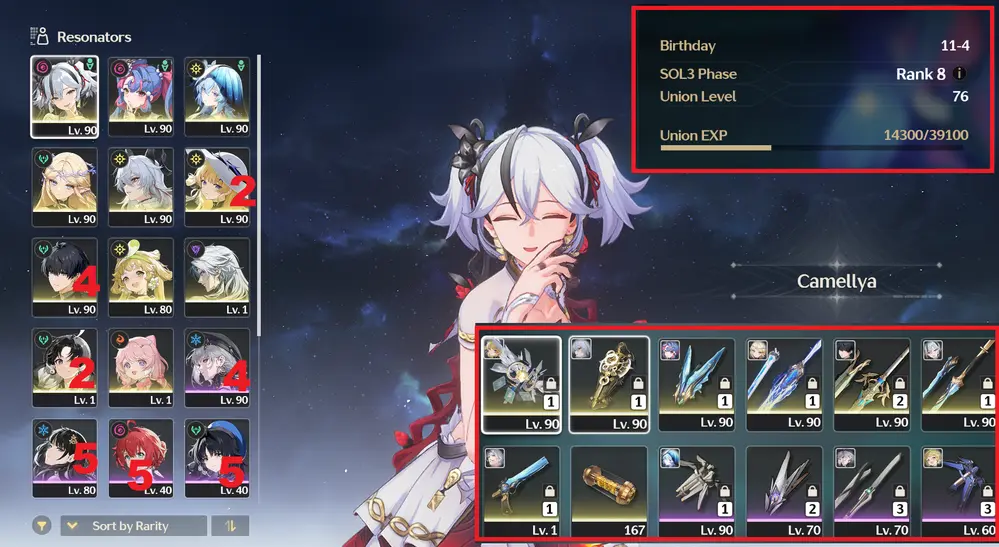This screenshot has width=999, height=547.
Task: Select the green-hat blonde resonator at Lv. 80
Action: 141,276
